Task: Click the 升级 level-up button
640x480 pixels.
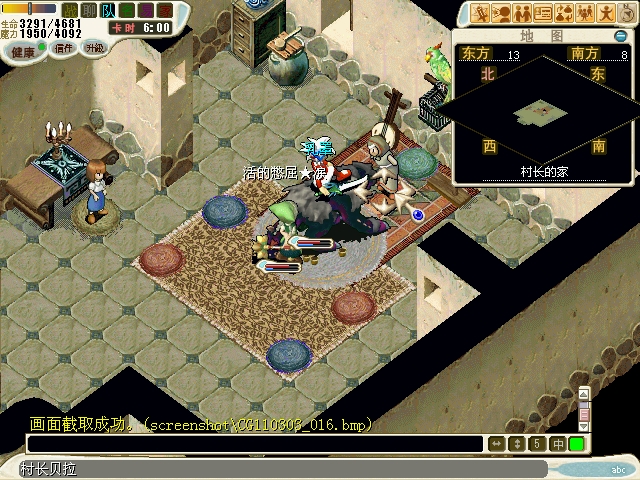Action: tap(94, 47)
